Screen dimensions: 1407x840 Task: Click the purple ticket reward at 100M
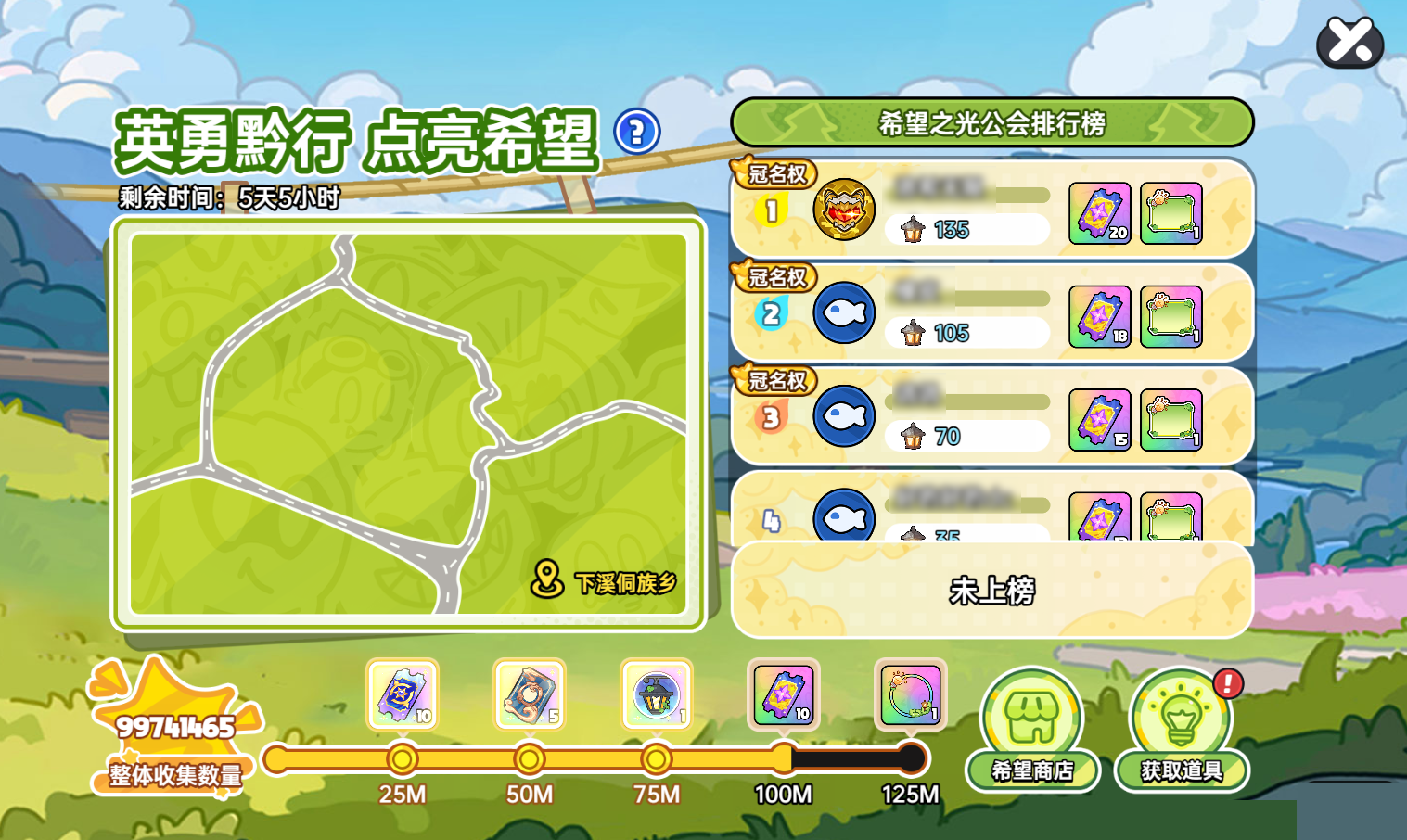(784, 696)
